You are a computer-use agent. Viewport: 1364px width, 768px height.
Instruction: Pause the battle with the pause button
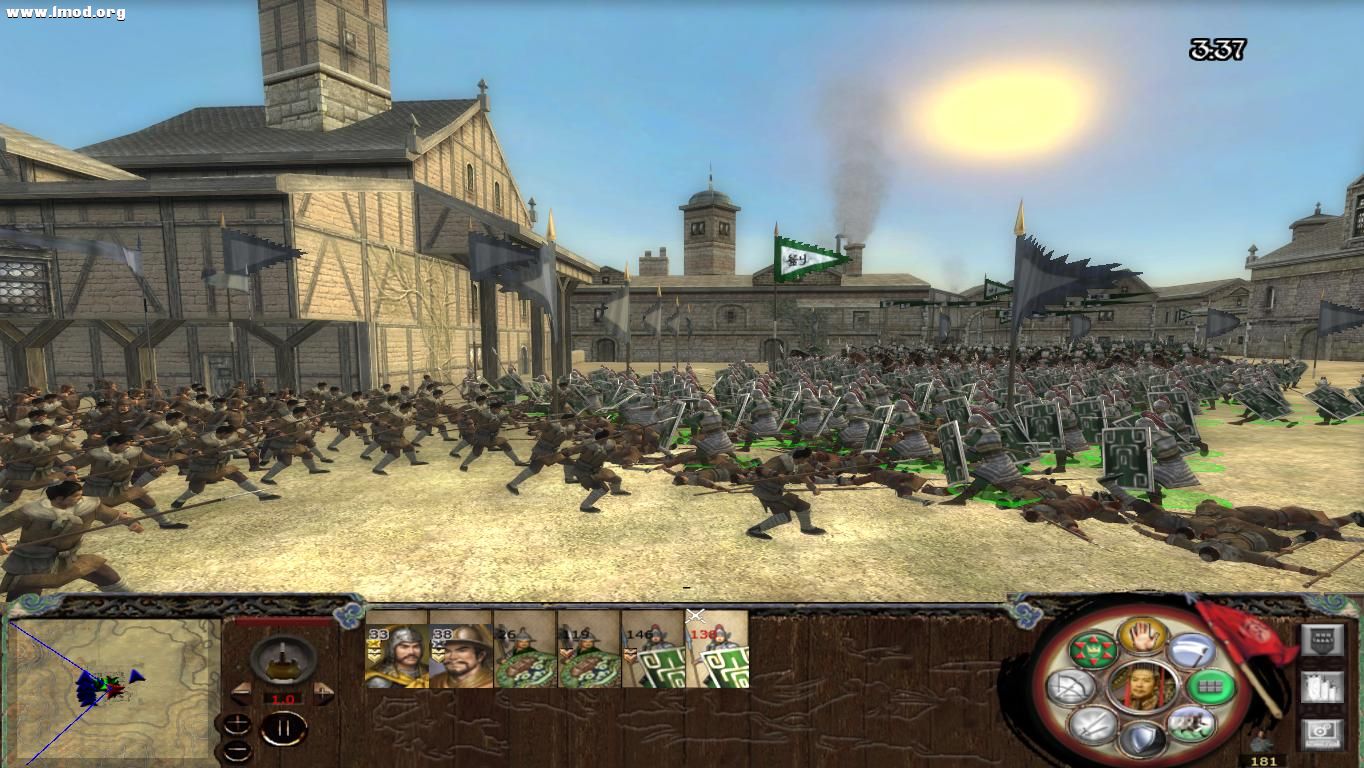point(284,727)
